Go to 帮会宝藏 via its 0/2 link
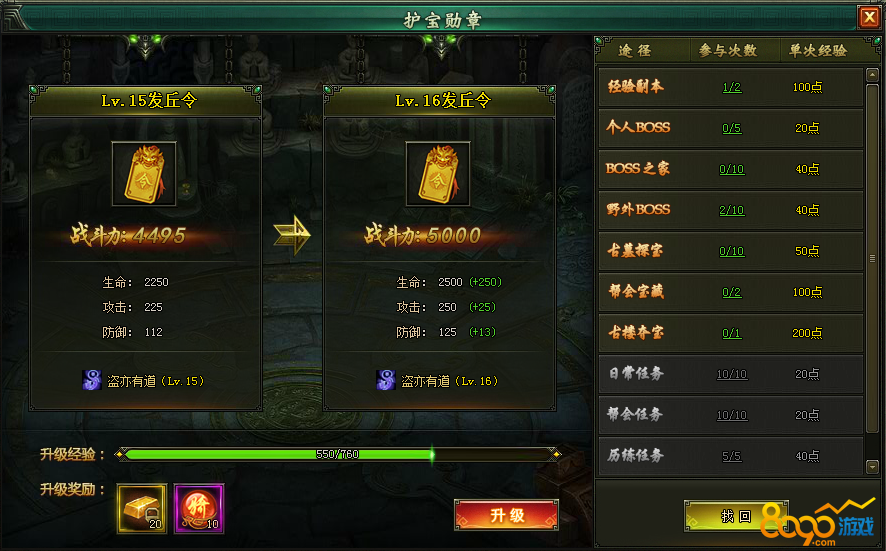Image resolution: width=886 pixels, height=551 pixels. [731, 292]
